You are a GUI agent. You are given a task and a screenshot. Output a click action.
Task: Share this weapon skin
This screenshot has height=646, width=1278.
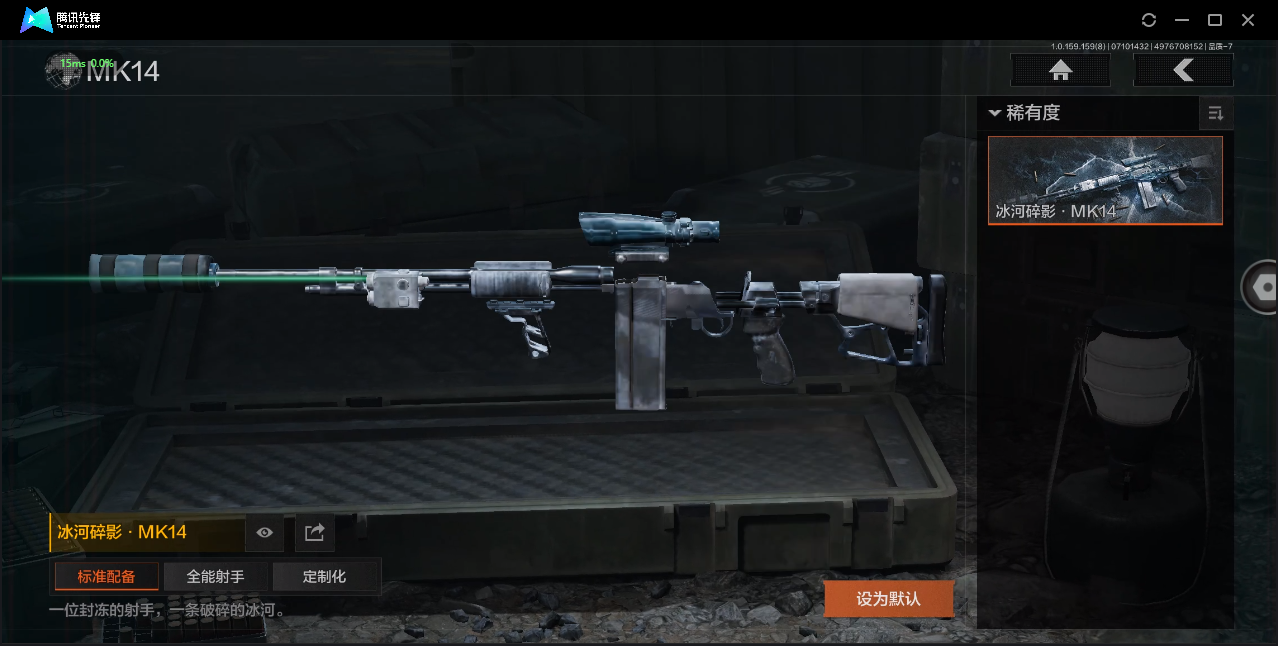[x=314, y=533]
